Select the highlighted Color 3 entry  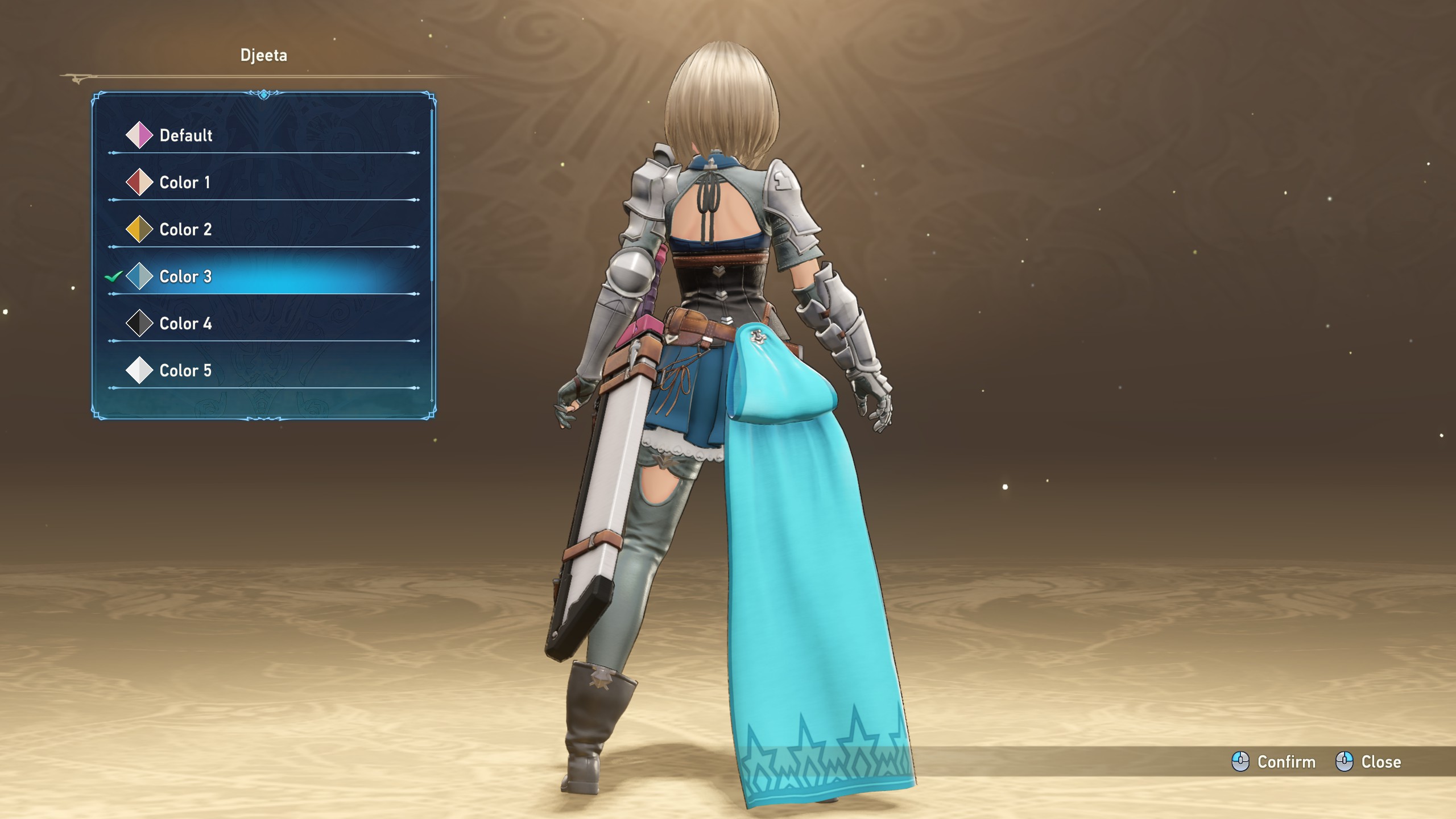[x=185, y=277]
